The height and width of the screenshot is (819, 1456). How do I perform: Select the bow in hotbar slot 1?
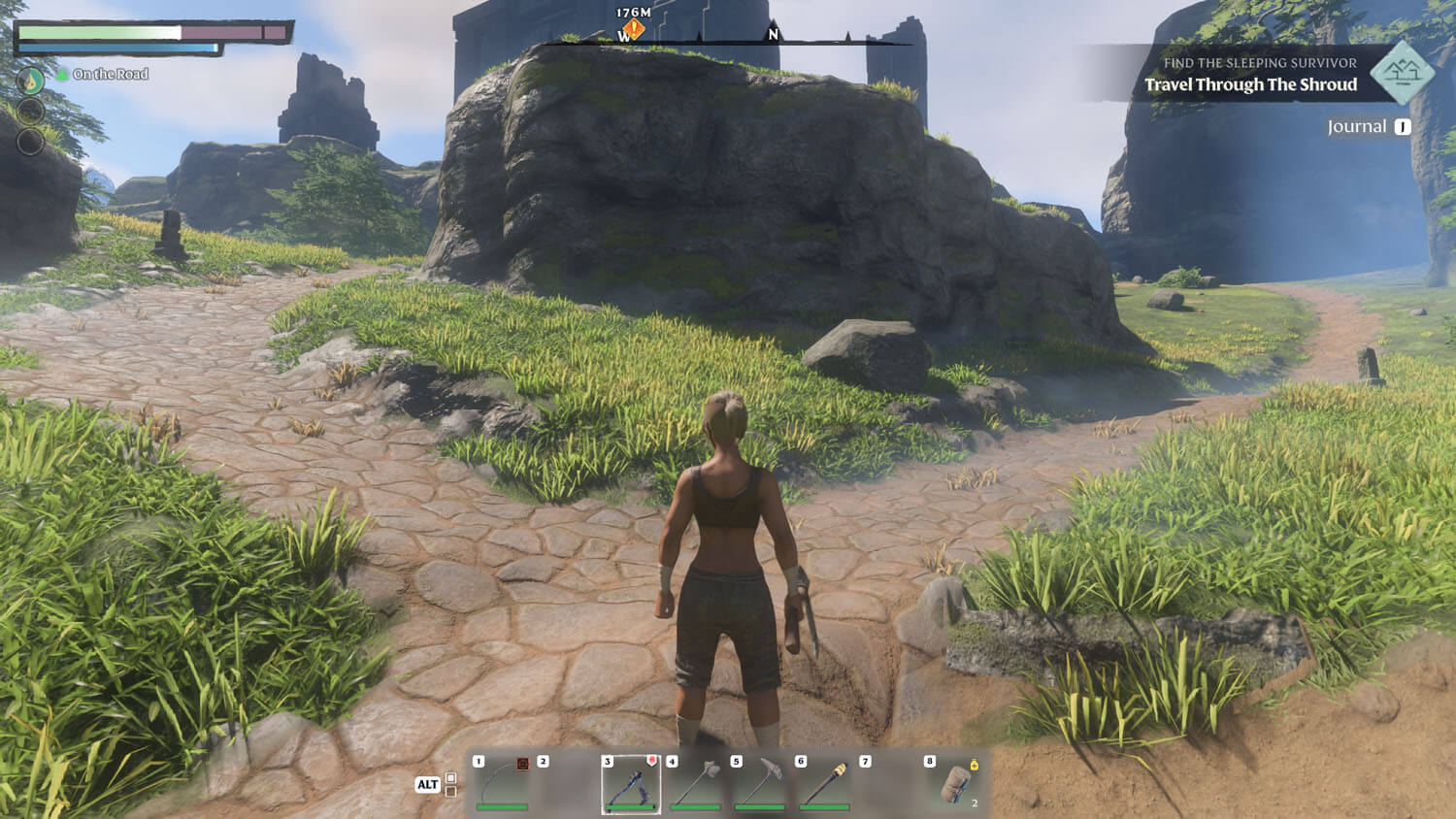pos(502,783)
